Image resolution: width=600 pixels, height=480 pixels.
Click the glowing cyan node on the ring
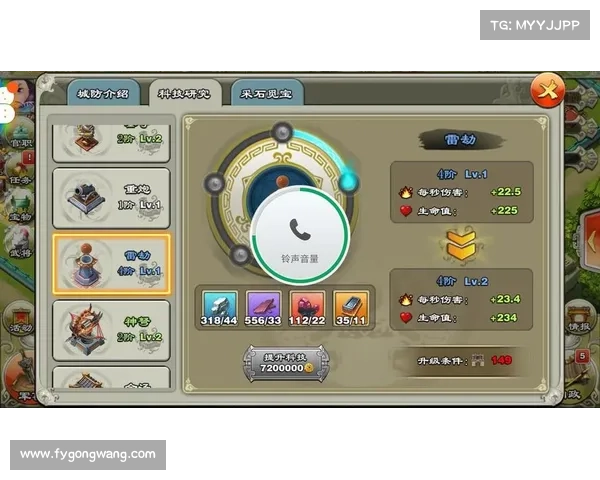[x=349, y=181]
